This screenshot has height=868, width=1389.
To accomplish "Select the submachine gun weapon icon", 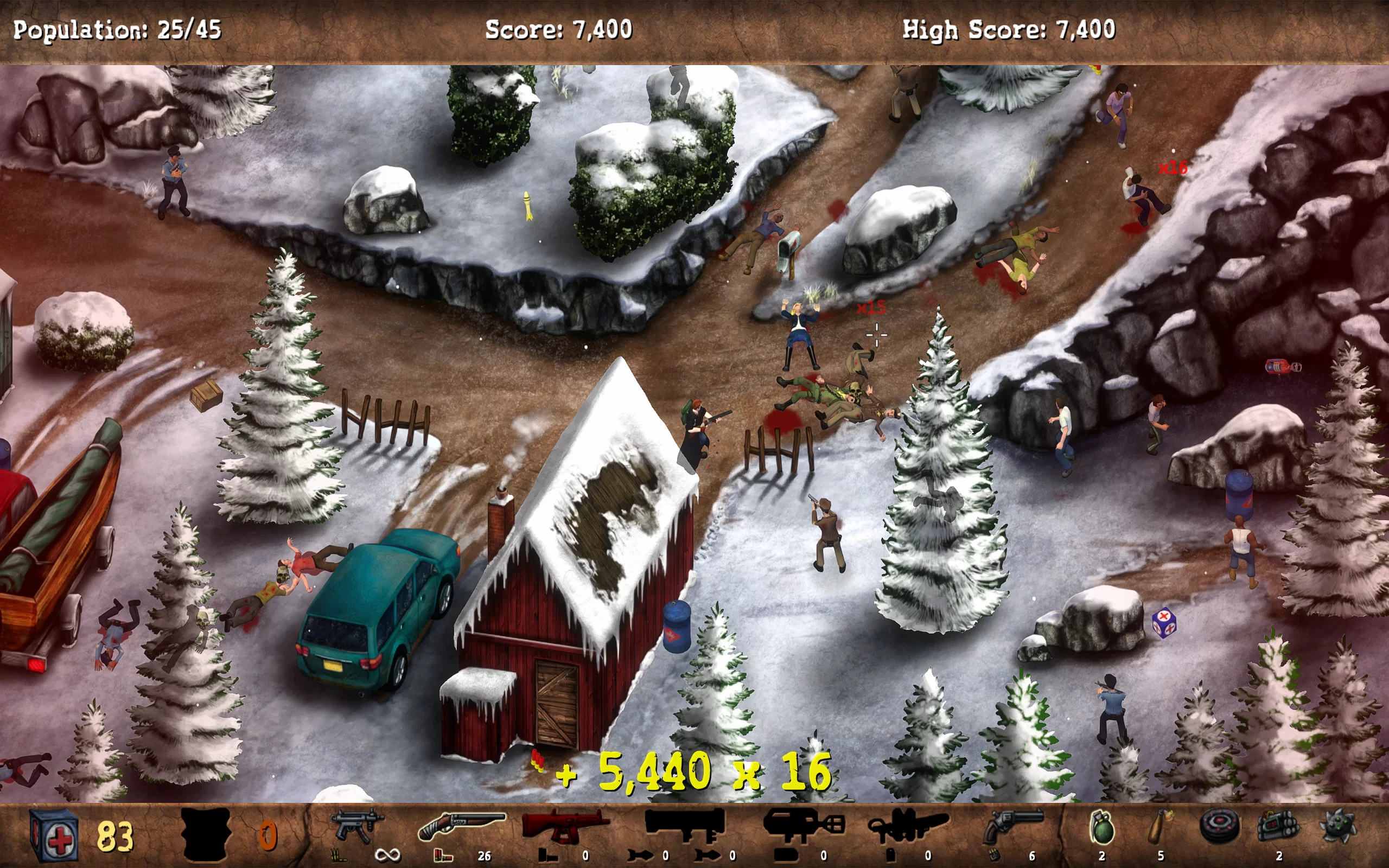I will click(x=357, y=826).
